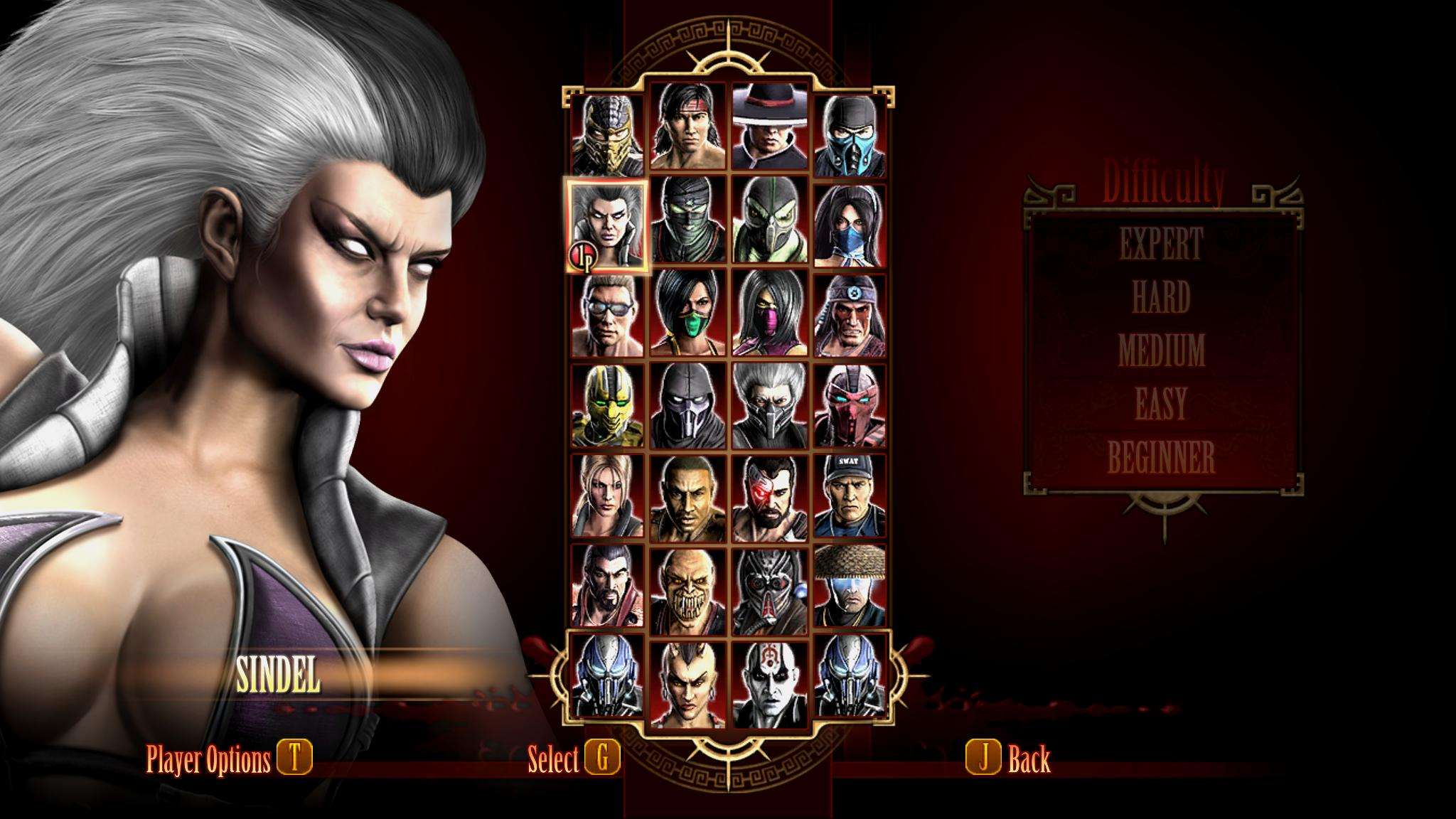Image resolution: width=1456 pixels, height=819 pixels.
Task: Choose pale, tattooed Quan Chi
Action: point(769,679)
